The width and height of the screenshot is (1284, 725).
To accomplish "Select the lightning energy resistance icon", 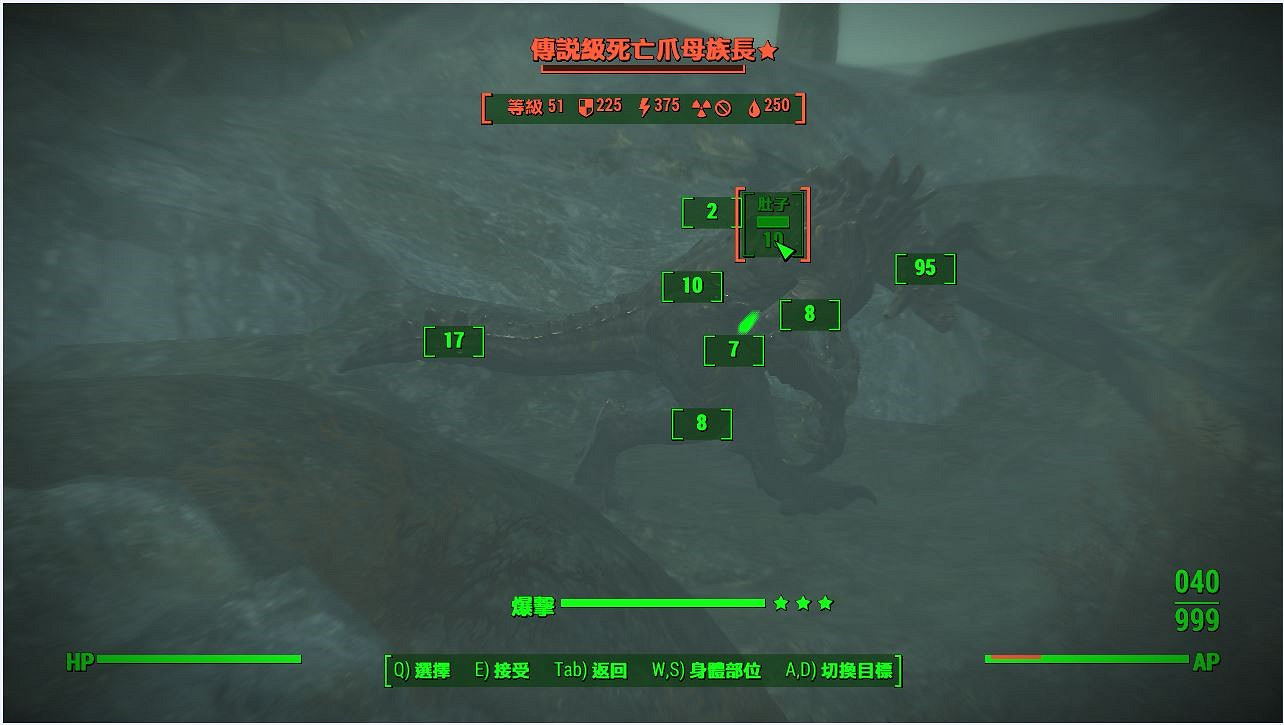I will click(x=644, y=105).
